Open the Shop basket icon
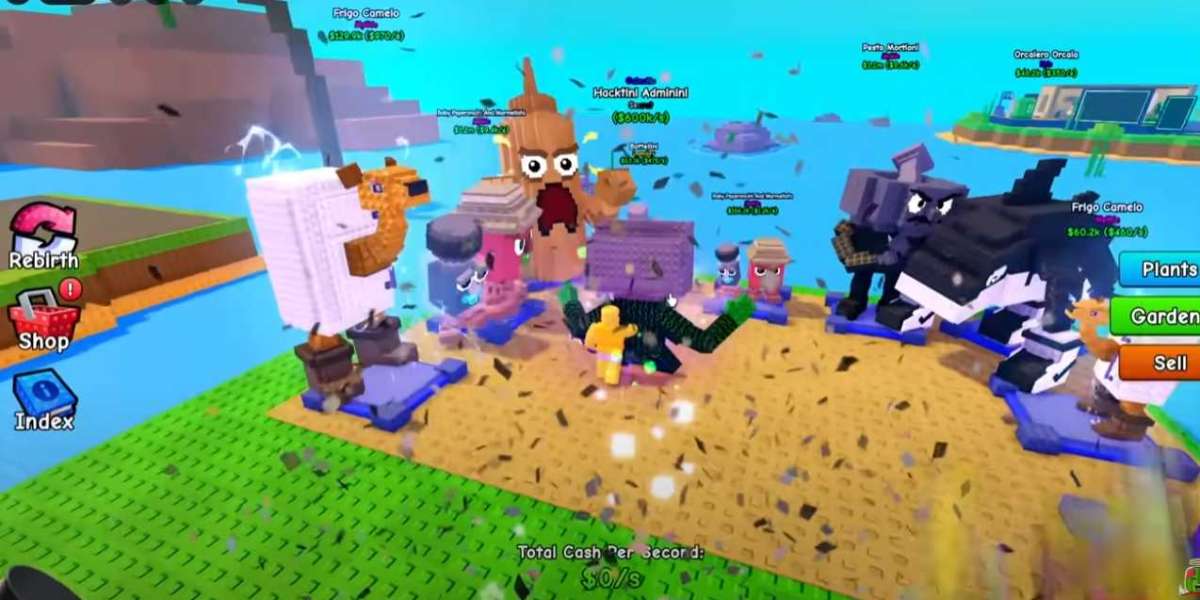This screenshot has width=1200, height=600. click(x=43, y=317)
